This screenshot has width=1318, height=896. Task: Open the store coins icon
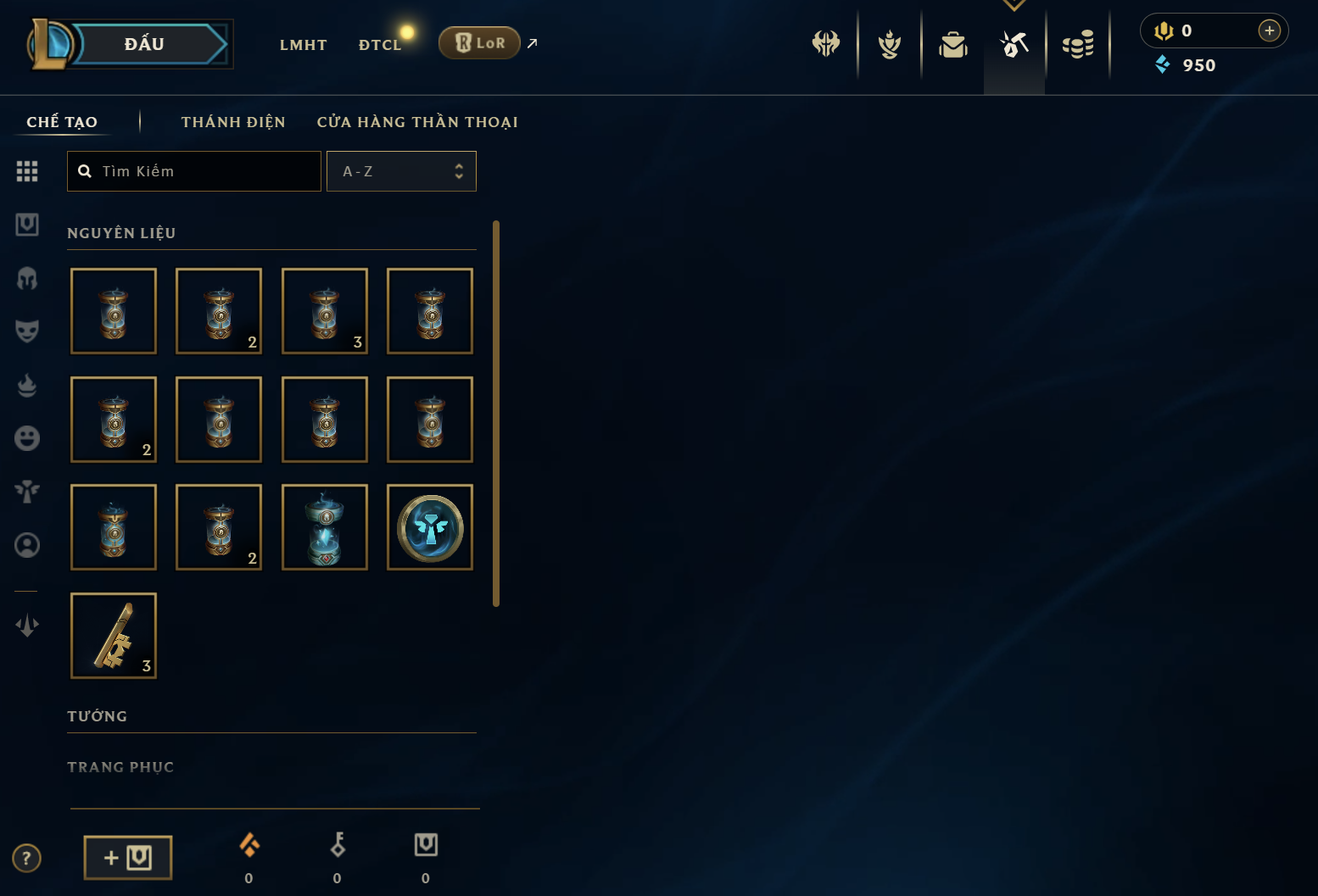(1078, 44)
